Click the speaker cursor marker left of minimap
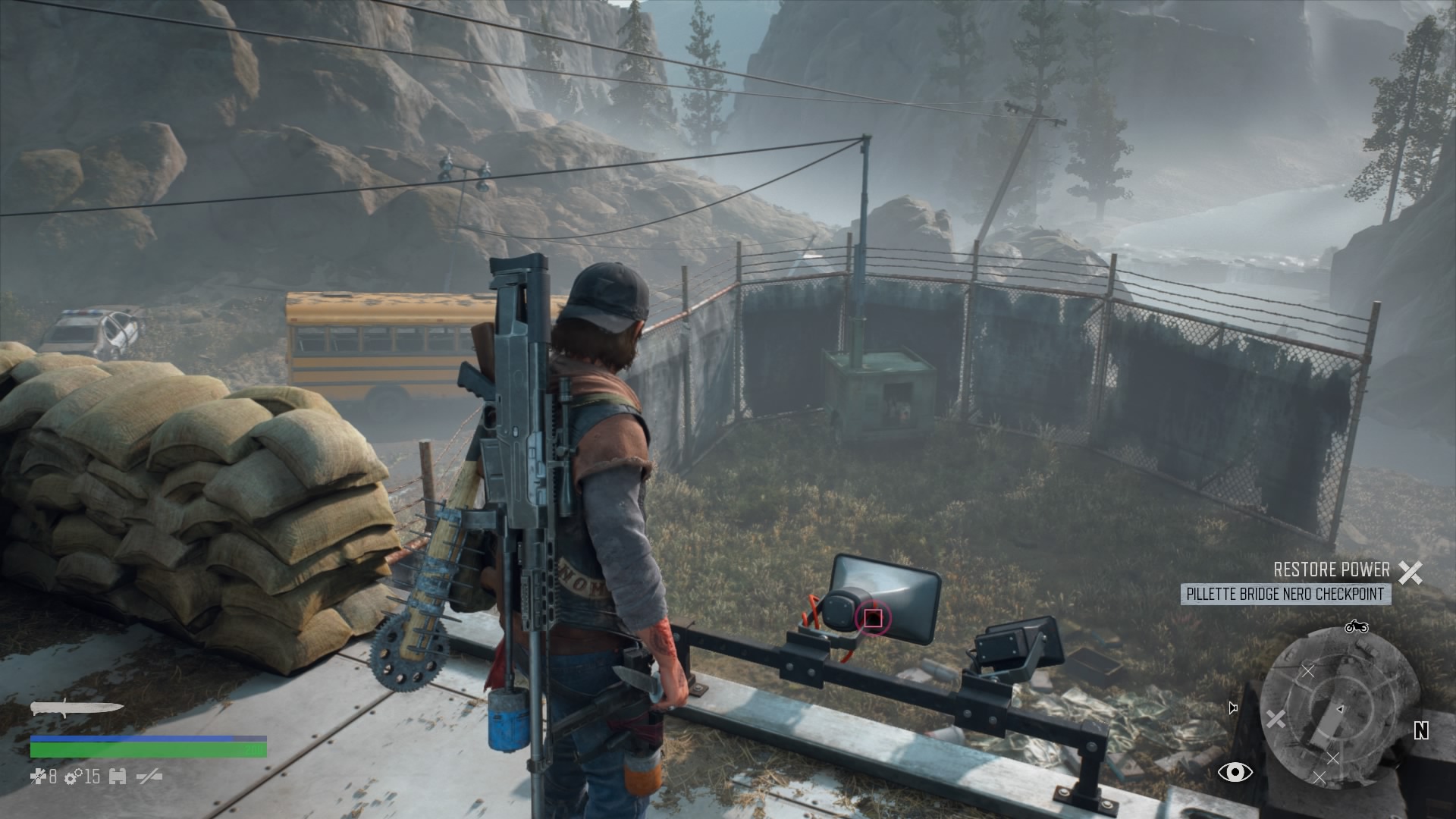This screenshot has height=819, width=1456. [1232, 707]
